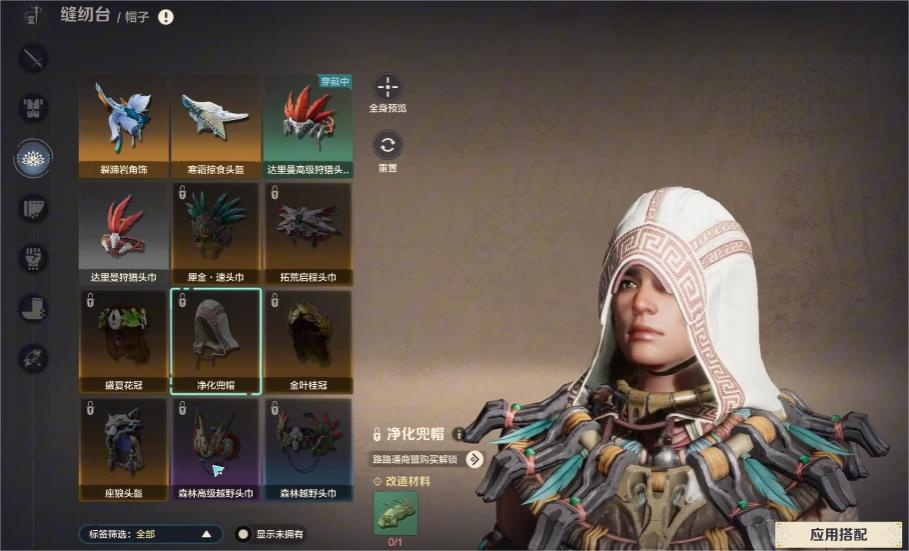Pick the 达里曼狩猎头巾 item
Screen dimensions: 909x551
pos(124,232)
